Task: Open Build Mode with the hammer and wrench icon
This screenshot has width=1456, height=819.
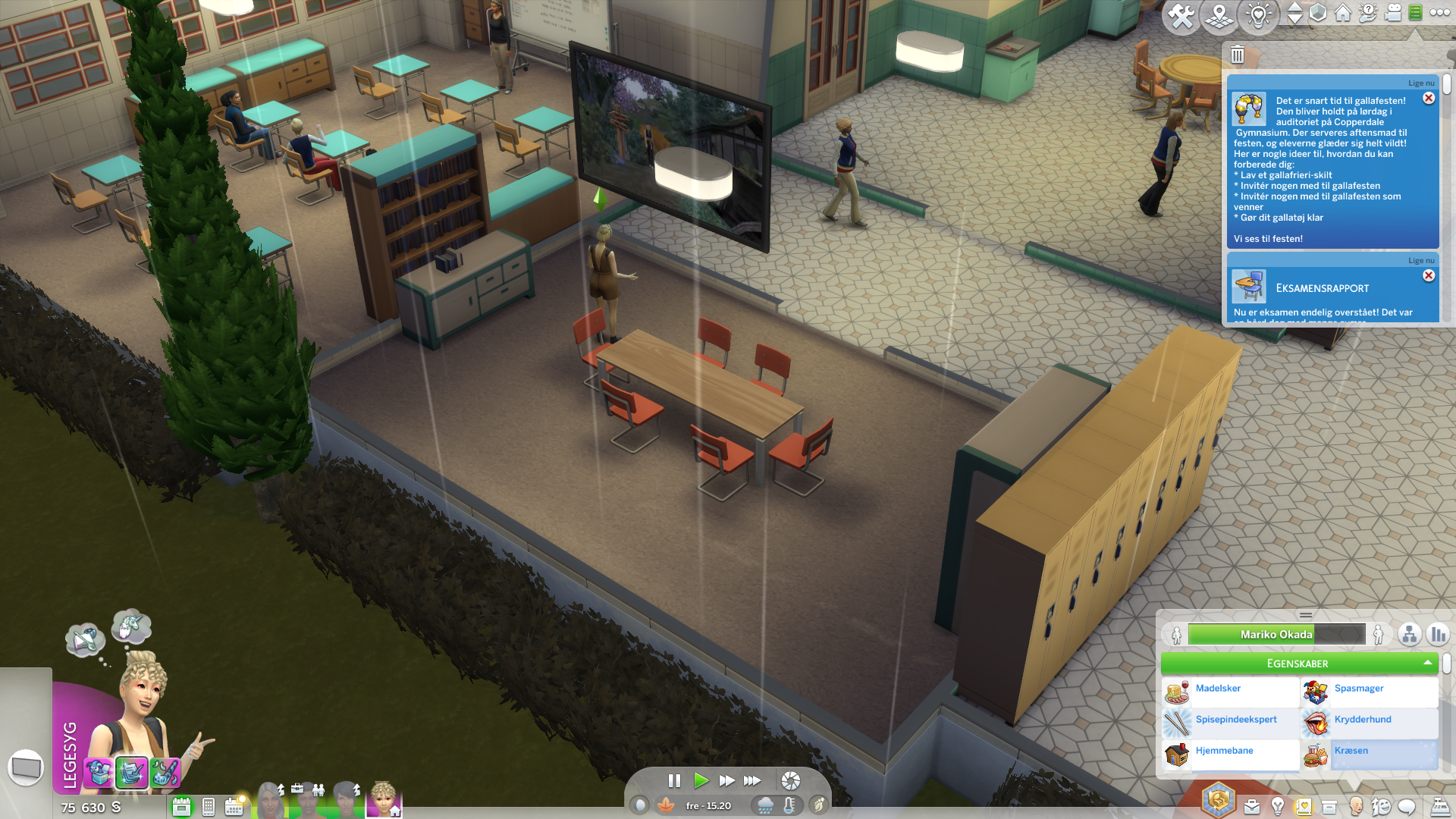Action: coord(1181,15)
